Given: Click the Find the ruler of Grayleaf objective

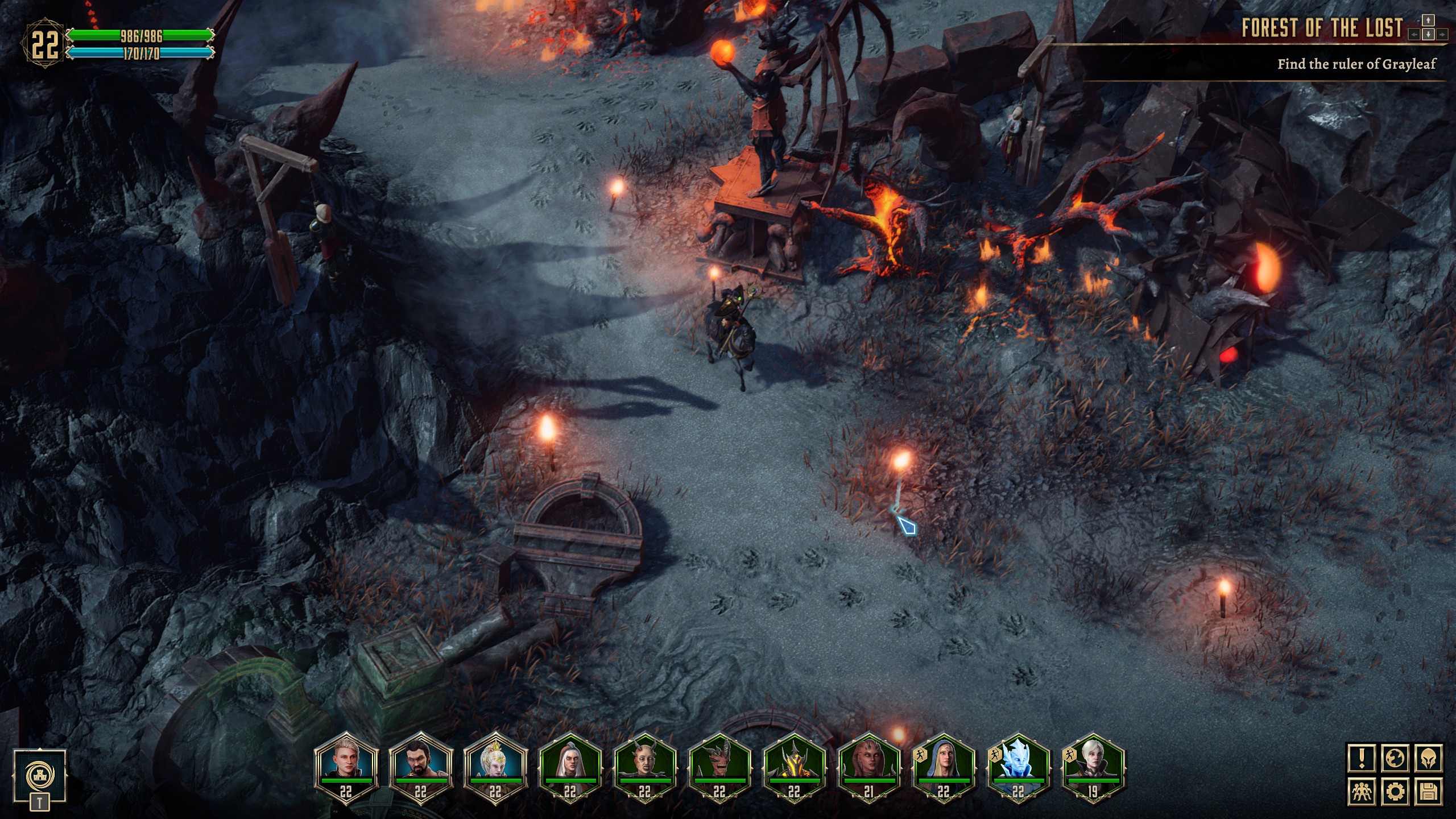Looking at the screenshot, I should click(1356, 64).
